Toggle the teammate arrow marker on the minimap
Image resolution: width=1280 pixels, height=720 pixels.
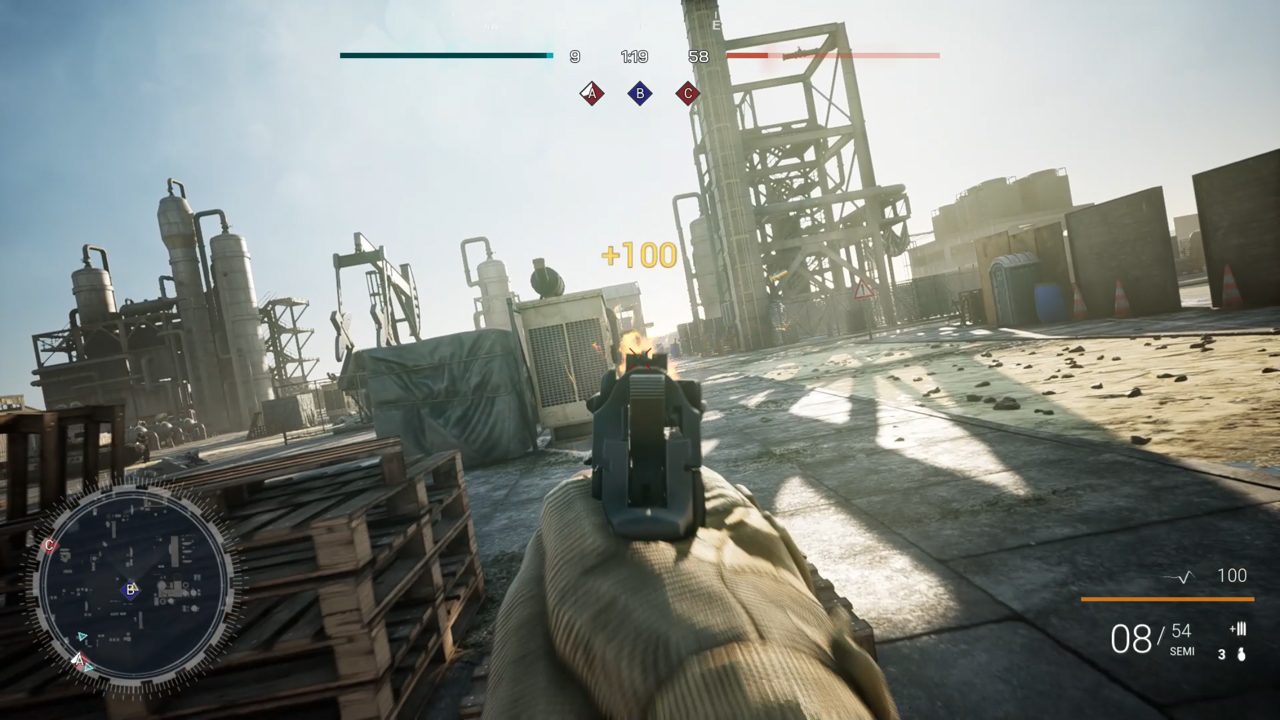(82, 637)
